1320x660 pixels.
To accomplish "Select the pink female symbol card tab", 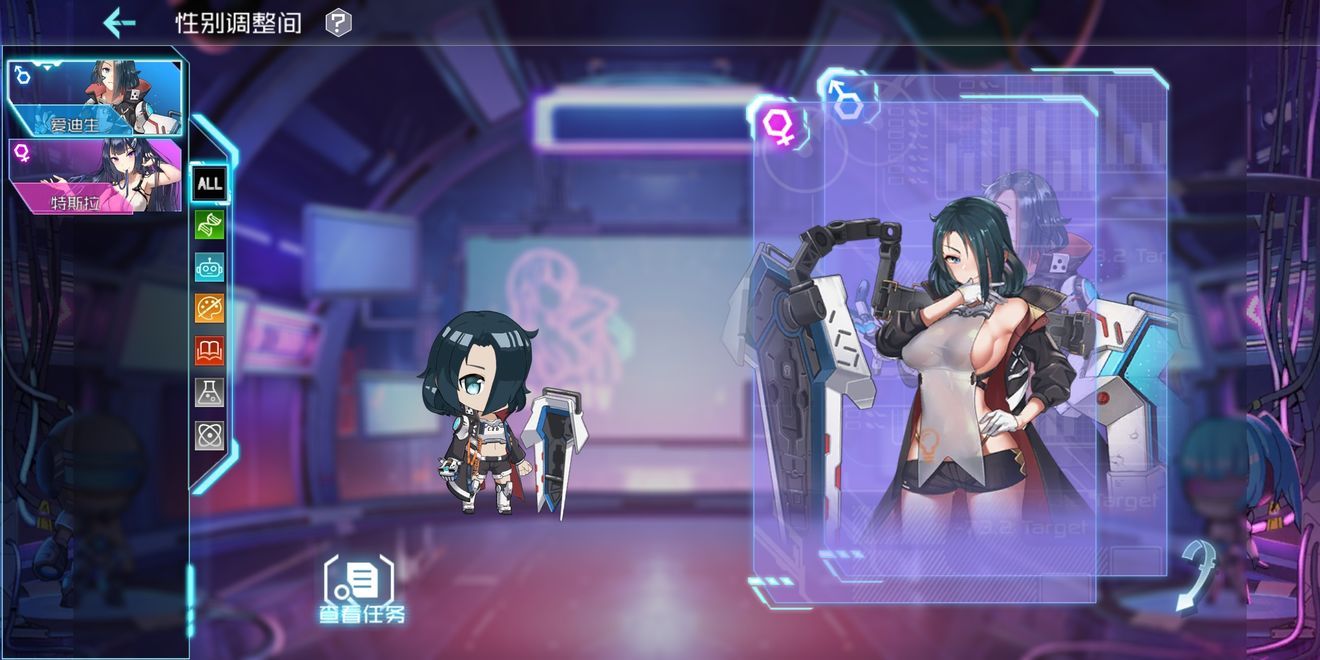I will (x=779, y=126).
